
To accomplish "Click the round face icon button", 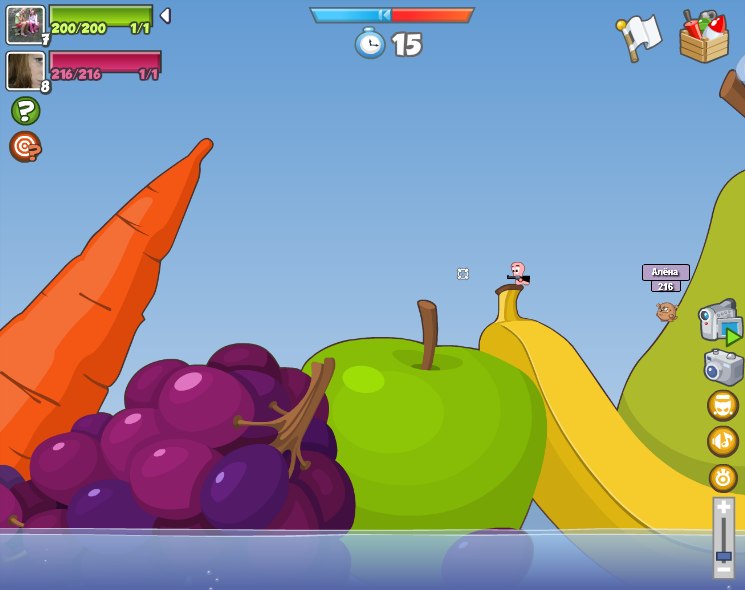I will (722, 405).
